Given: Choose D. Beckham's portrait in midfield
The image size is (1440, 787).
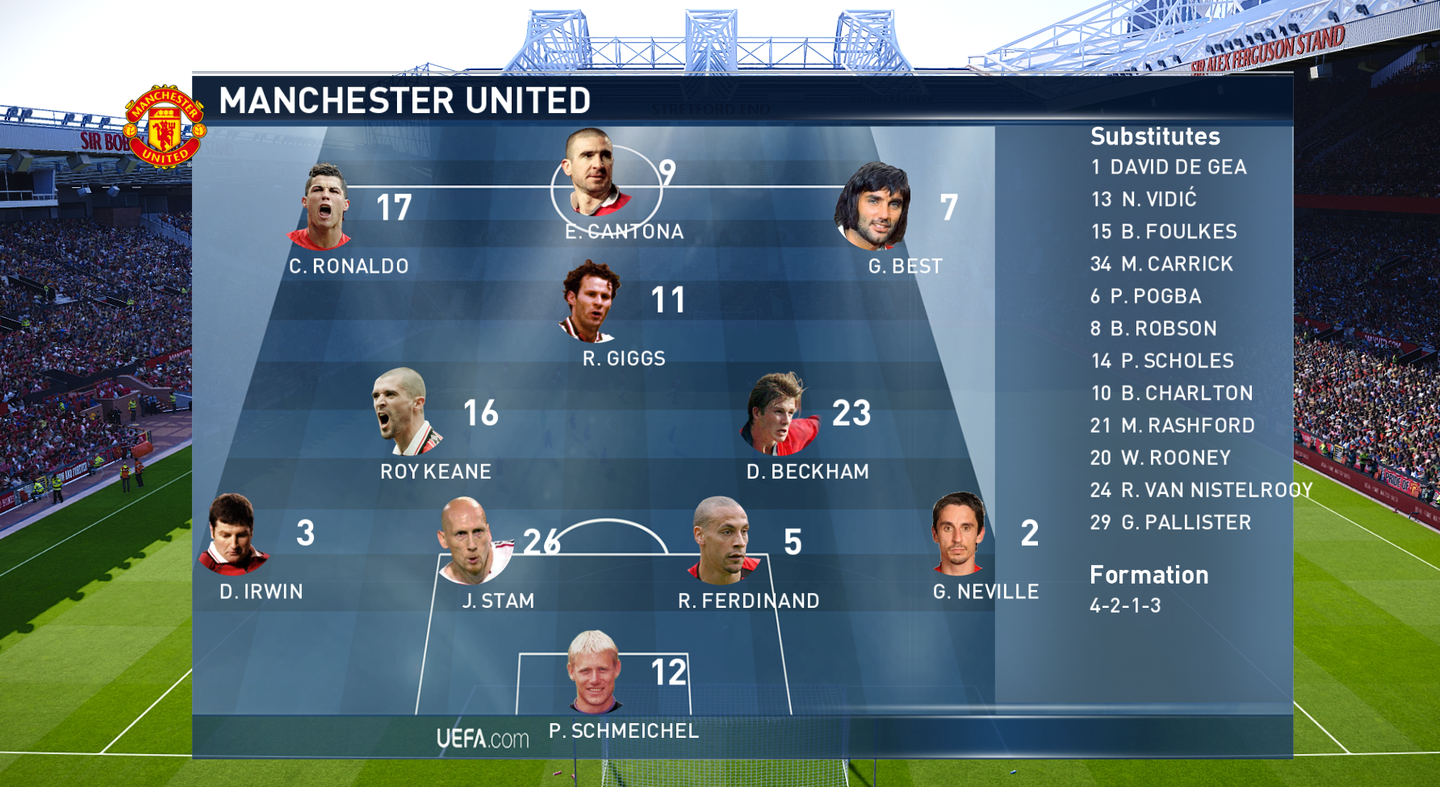Looking at the screenshot, I should [779, 414].
